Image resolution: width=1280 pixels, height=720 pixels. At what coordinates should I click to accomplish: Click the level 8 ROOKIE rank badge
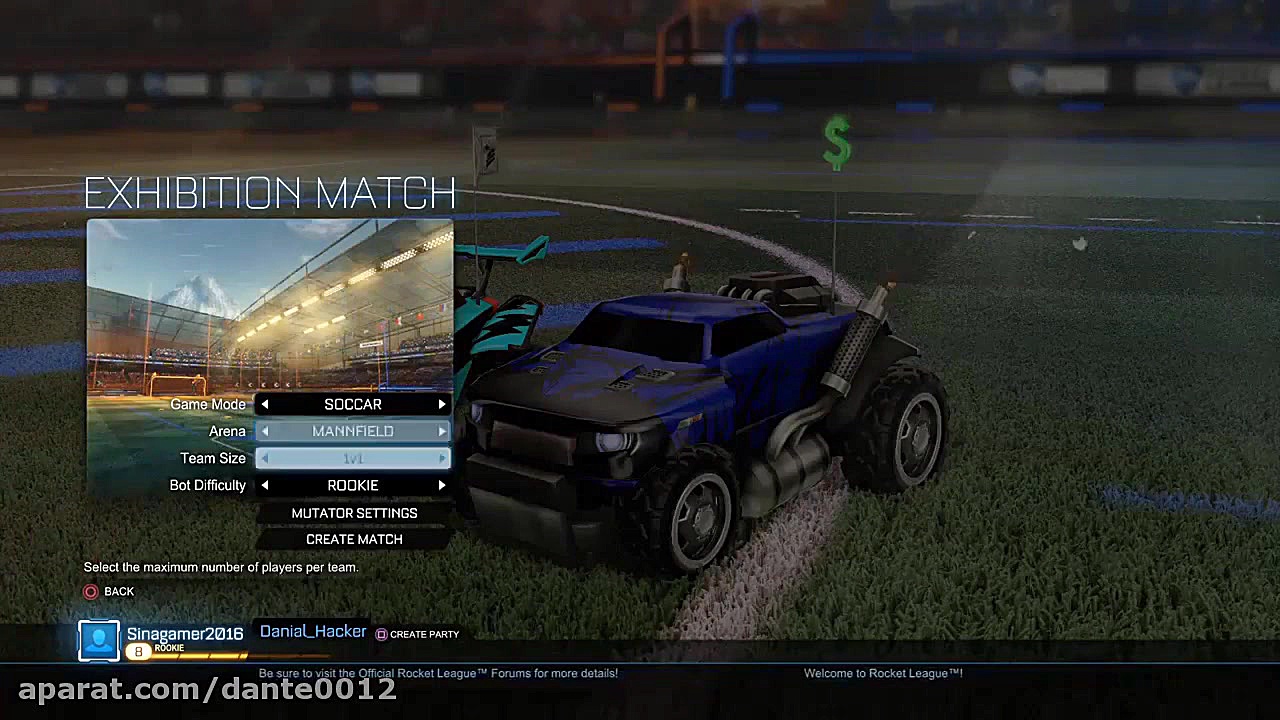click(138, 649)
